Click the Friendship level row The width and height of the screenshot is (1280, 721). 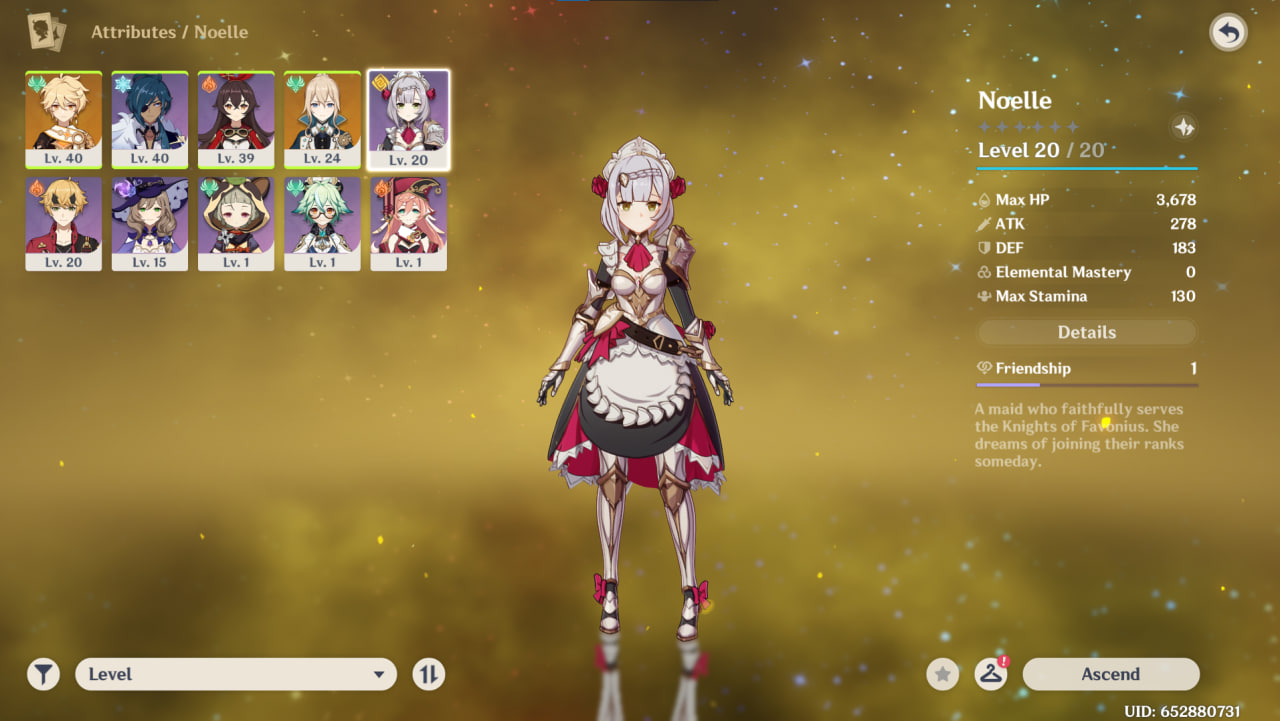(1086, 369)
